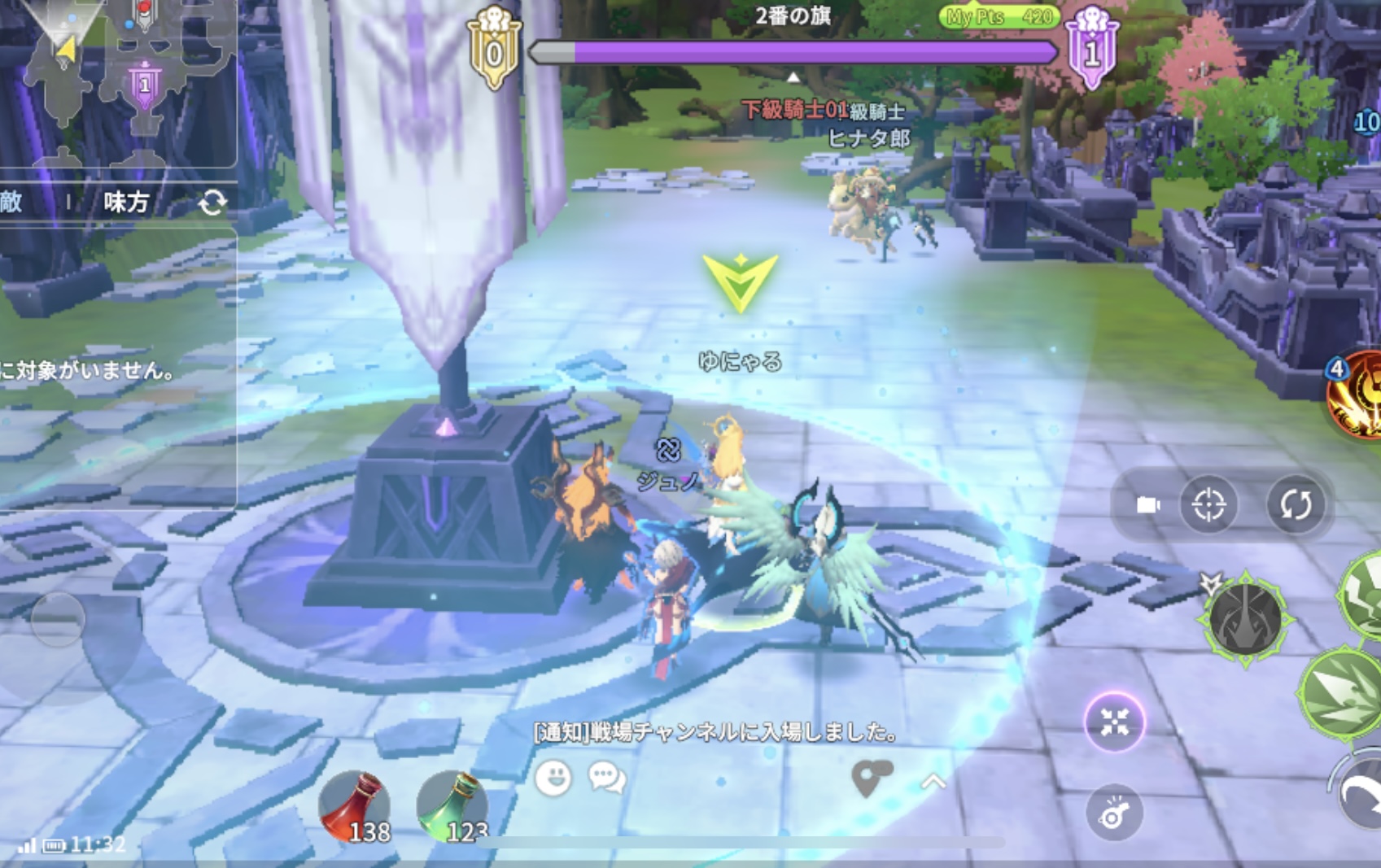Switch to the 味方 (ally) target tab
Image resolution: width=1381 pixels, height=868 pixels.
(126, 202)
